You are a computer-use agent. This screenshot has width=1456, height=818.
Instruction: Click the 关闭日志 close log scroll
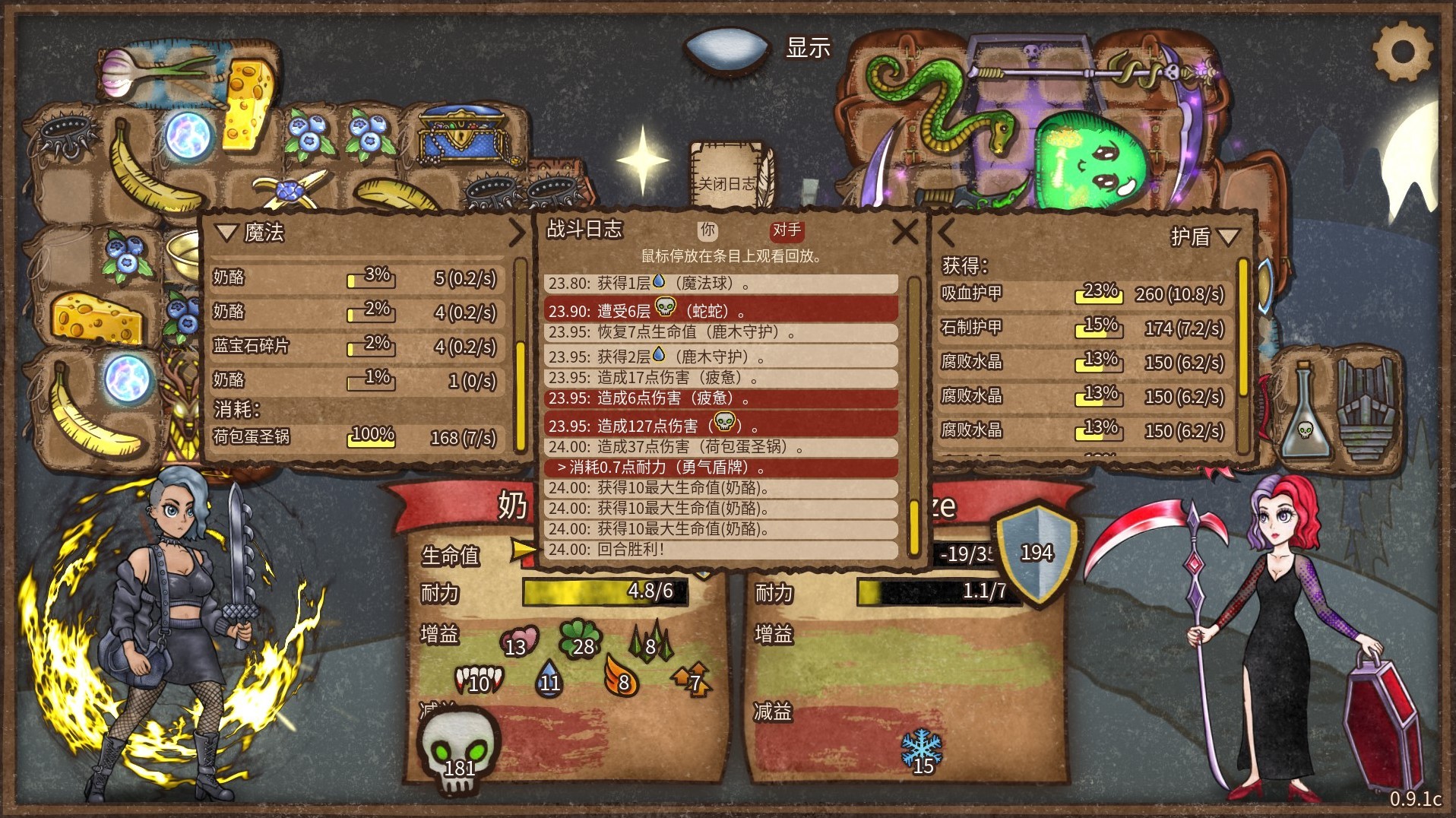tap(728, 182)
